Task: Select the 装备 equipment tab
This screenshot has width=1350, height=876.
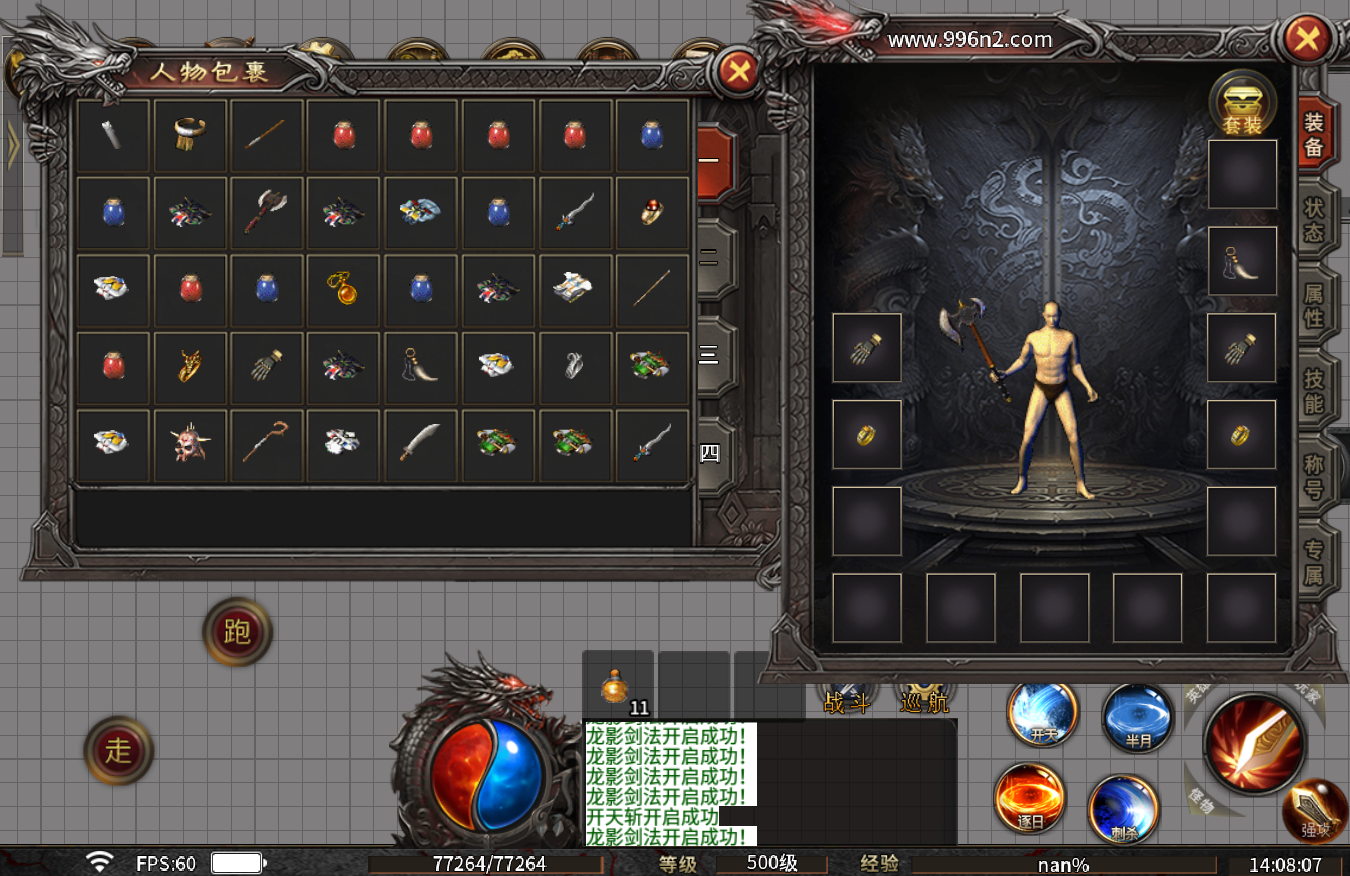Action: pos(1313,135)
